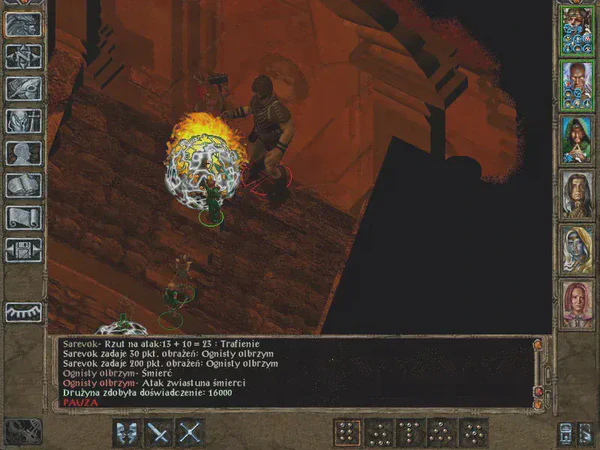Open the mage spellbook
The width and height of the screenshot is (600, 450).
(x=22, y=186)
